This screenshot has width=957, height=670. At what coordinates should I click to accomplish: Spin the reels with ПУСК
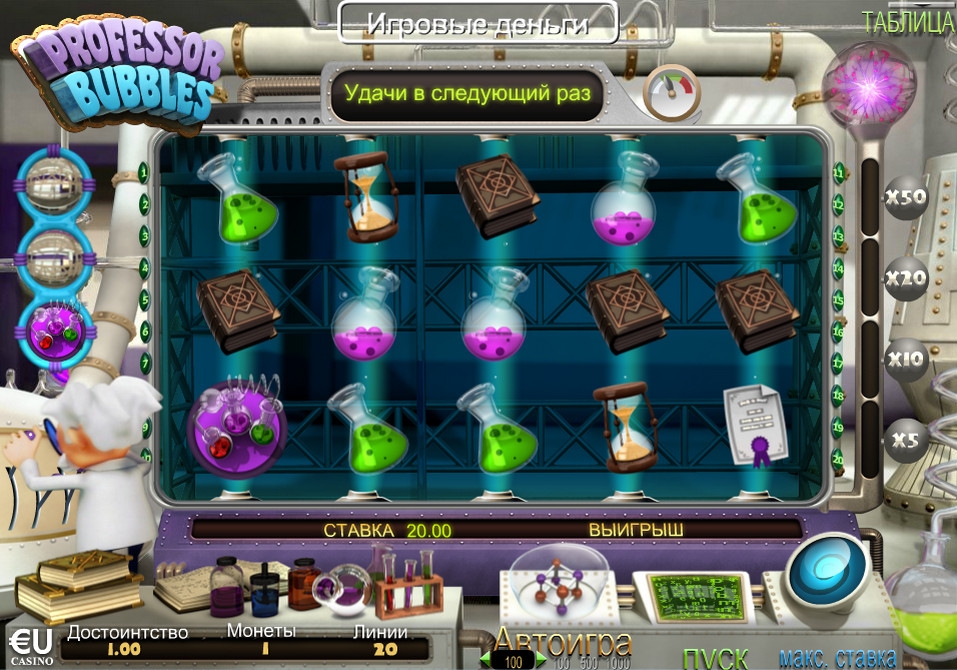[x=715, y=658]
